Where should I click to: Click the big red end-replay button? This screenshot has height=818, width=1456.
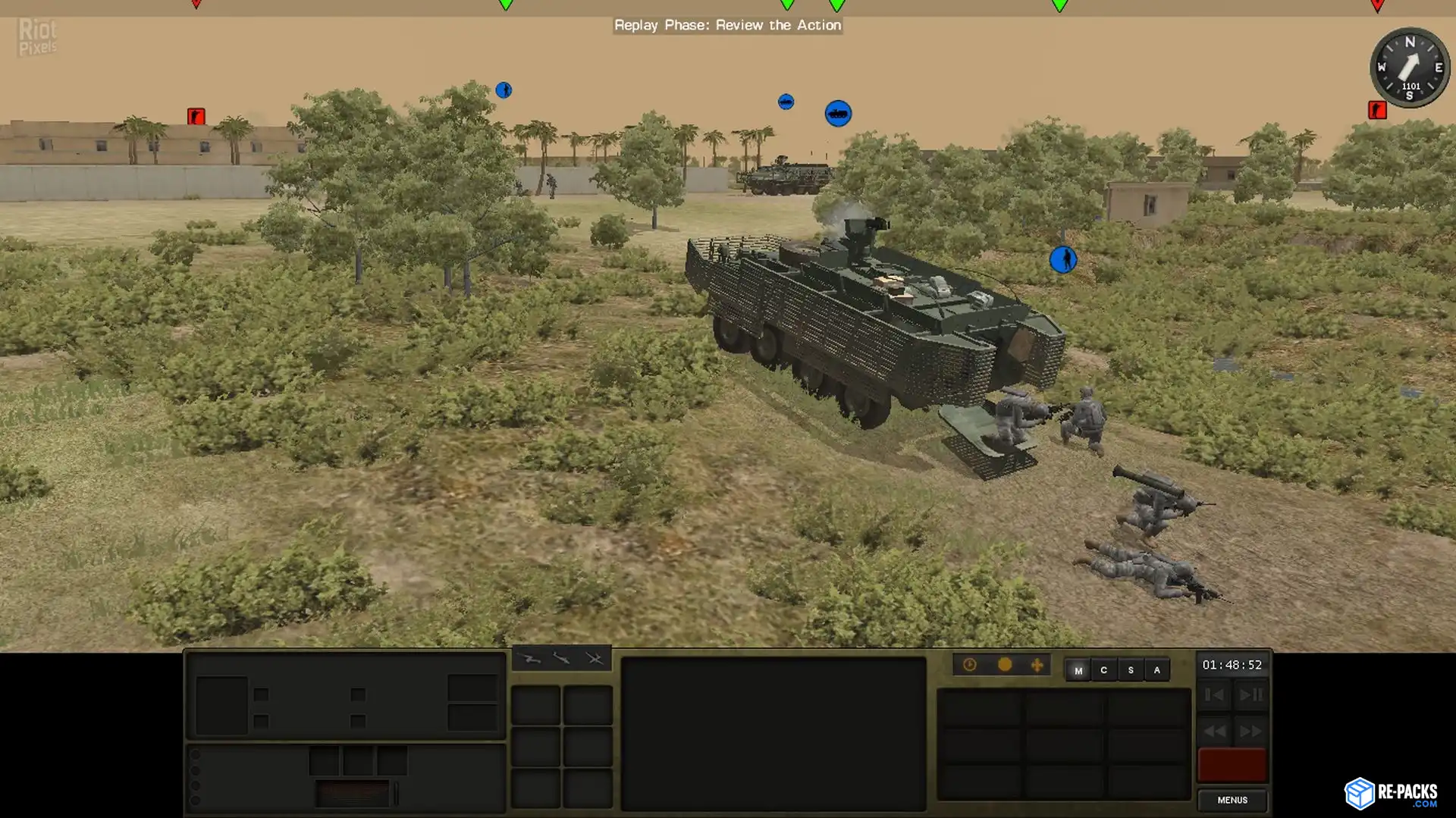point(1232,765)
